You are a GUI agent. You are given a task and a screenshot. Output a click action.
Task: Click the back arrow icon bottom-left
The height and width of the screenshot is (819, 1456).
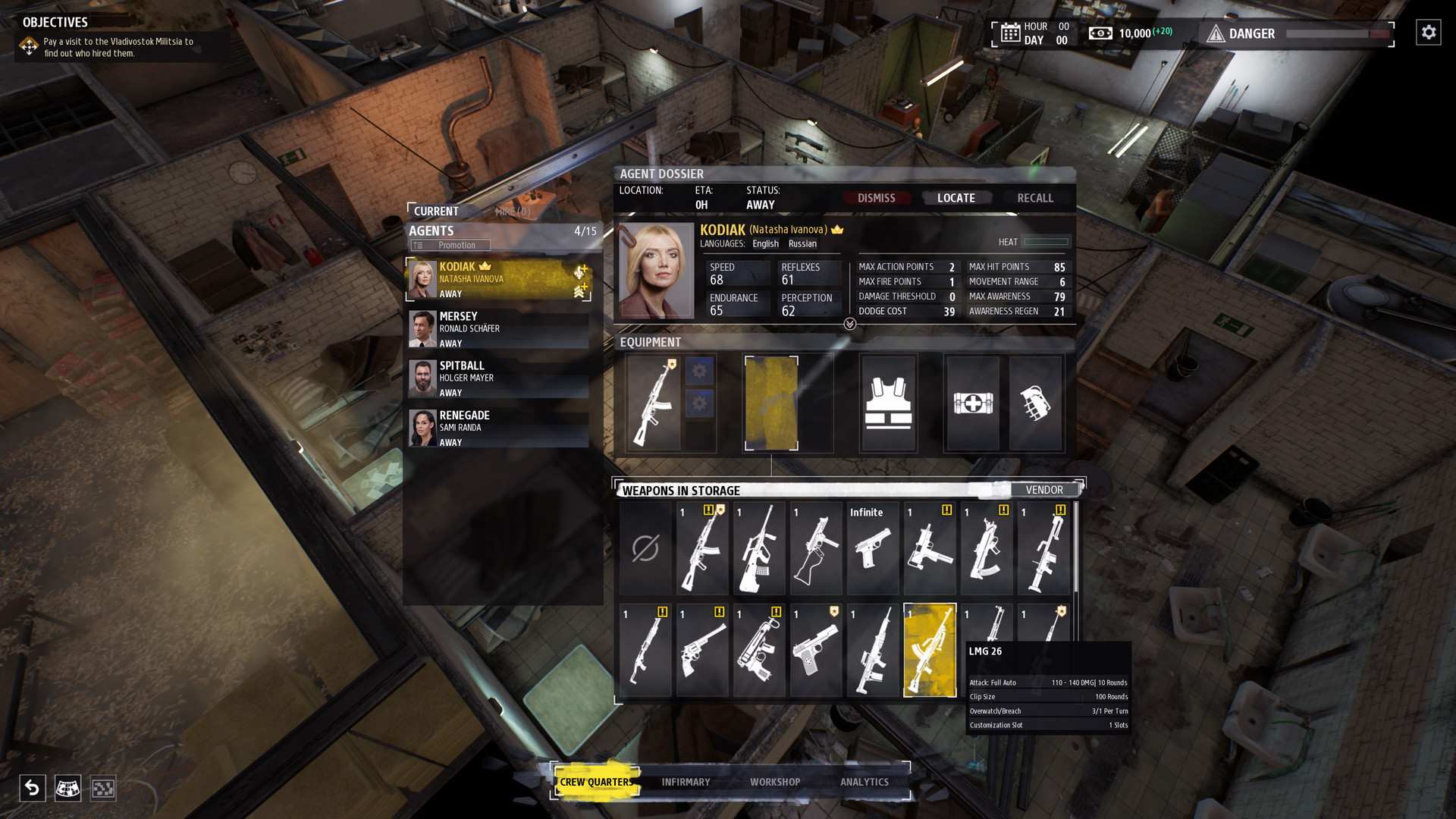coord(32,789)
